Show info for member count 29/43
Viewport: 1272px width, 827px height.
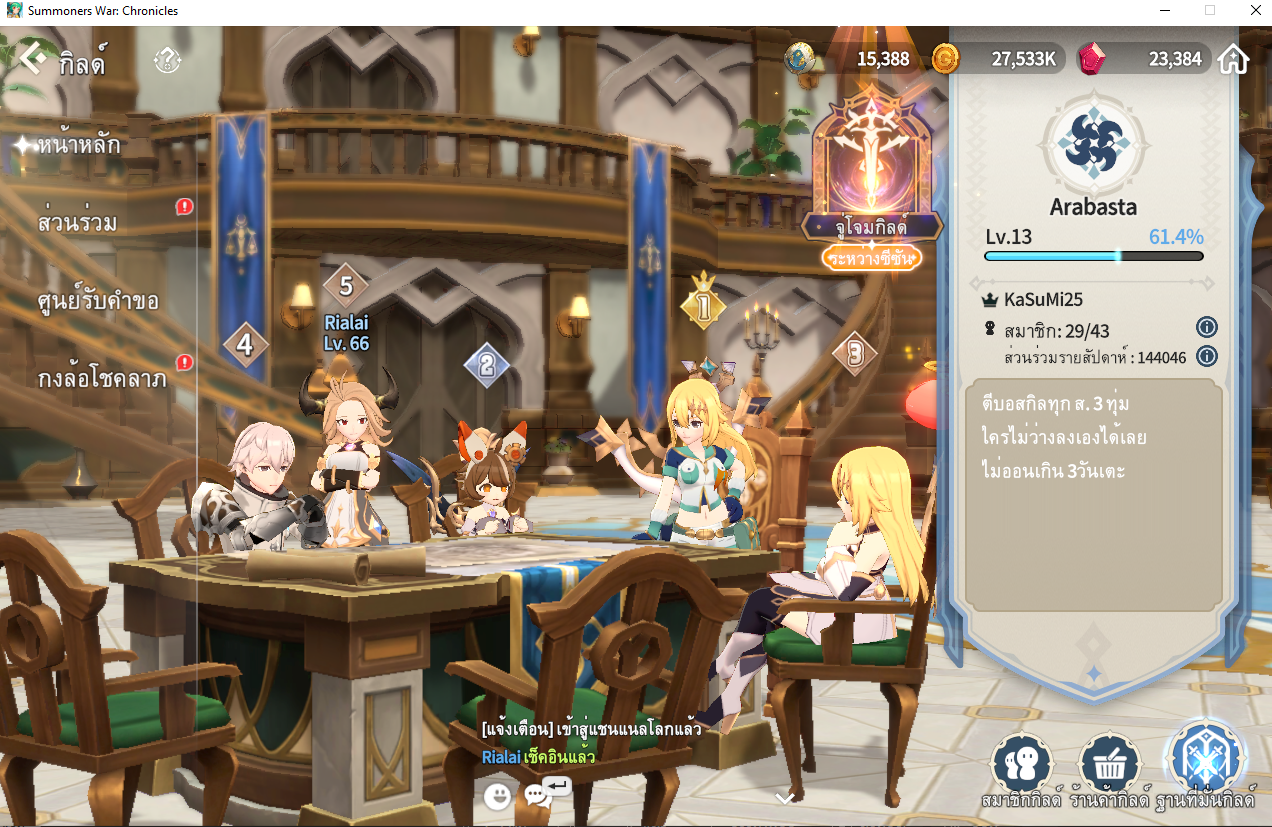click(1206, 327)
